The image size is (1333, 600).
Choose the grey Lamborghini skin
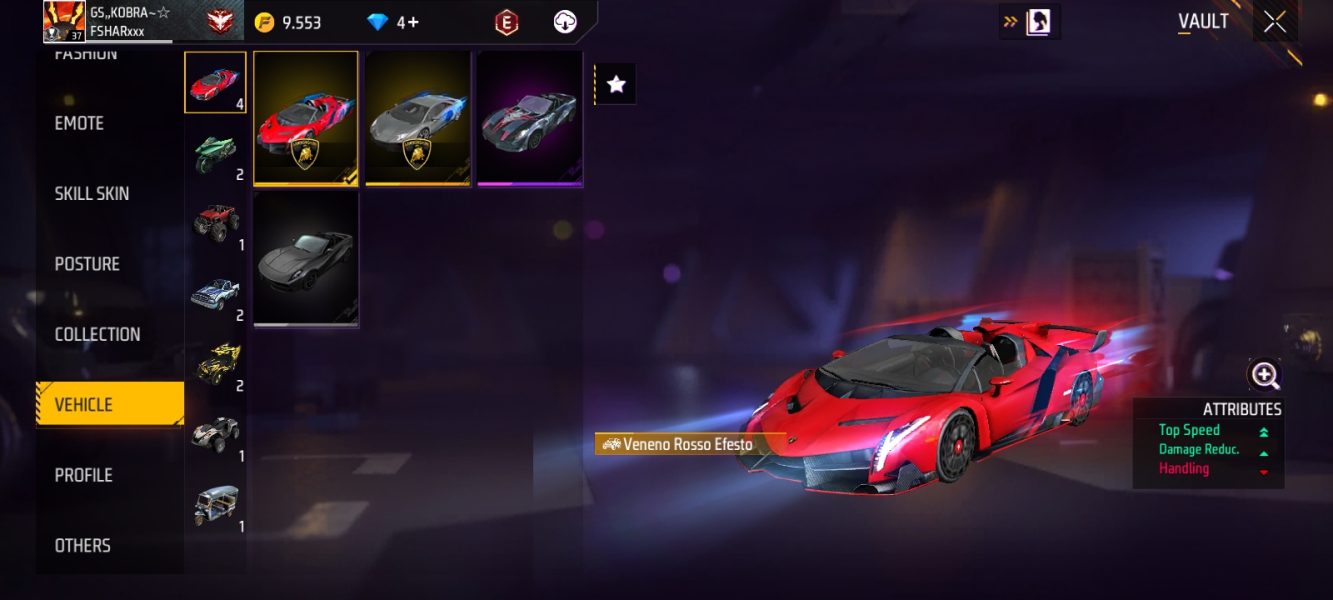[418, 118]
